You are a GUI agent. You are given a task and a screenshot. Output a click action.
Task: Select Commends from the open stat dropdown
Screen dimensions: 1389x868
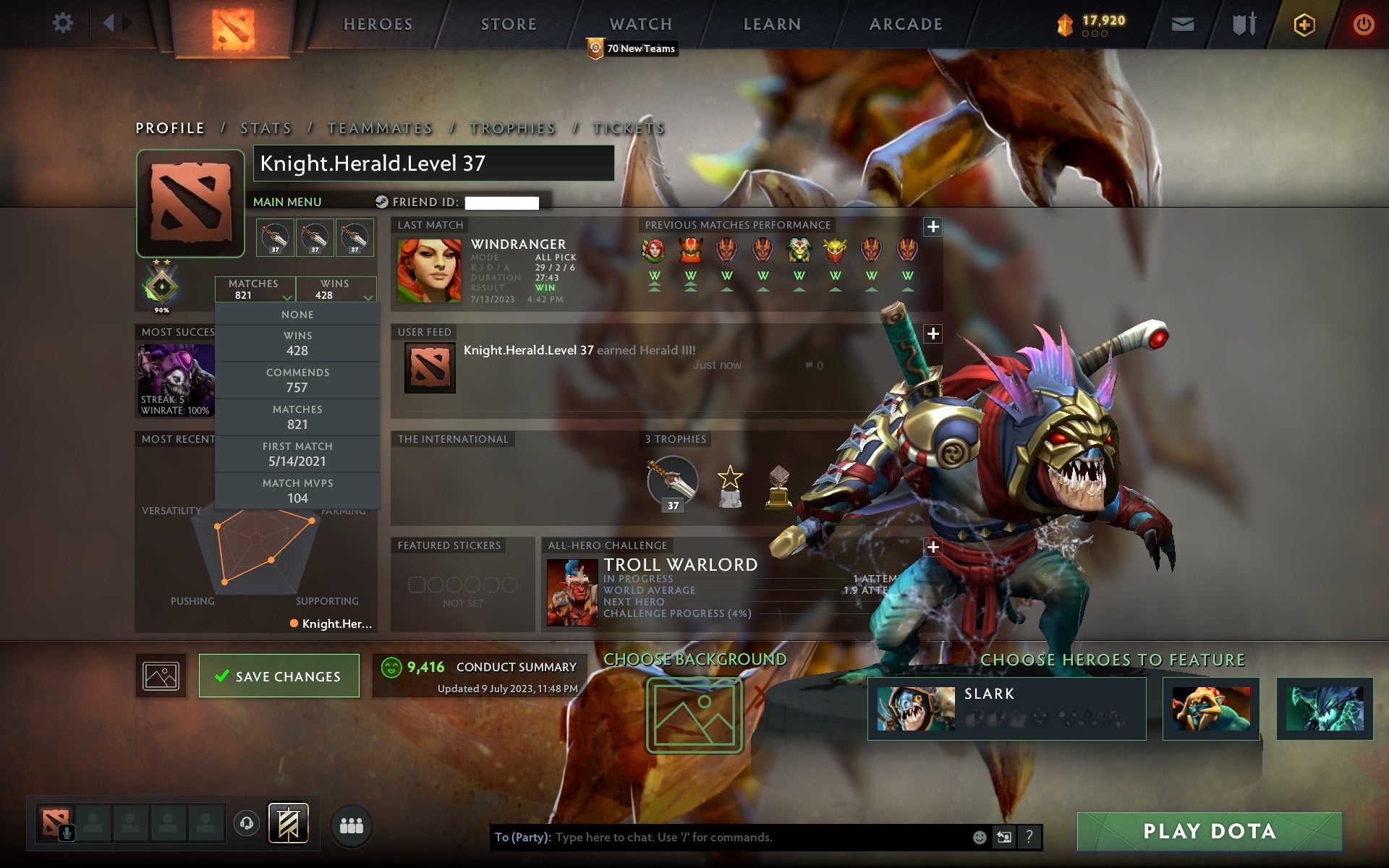click(x=298, y=380)
